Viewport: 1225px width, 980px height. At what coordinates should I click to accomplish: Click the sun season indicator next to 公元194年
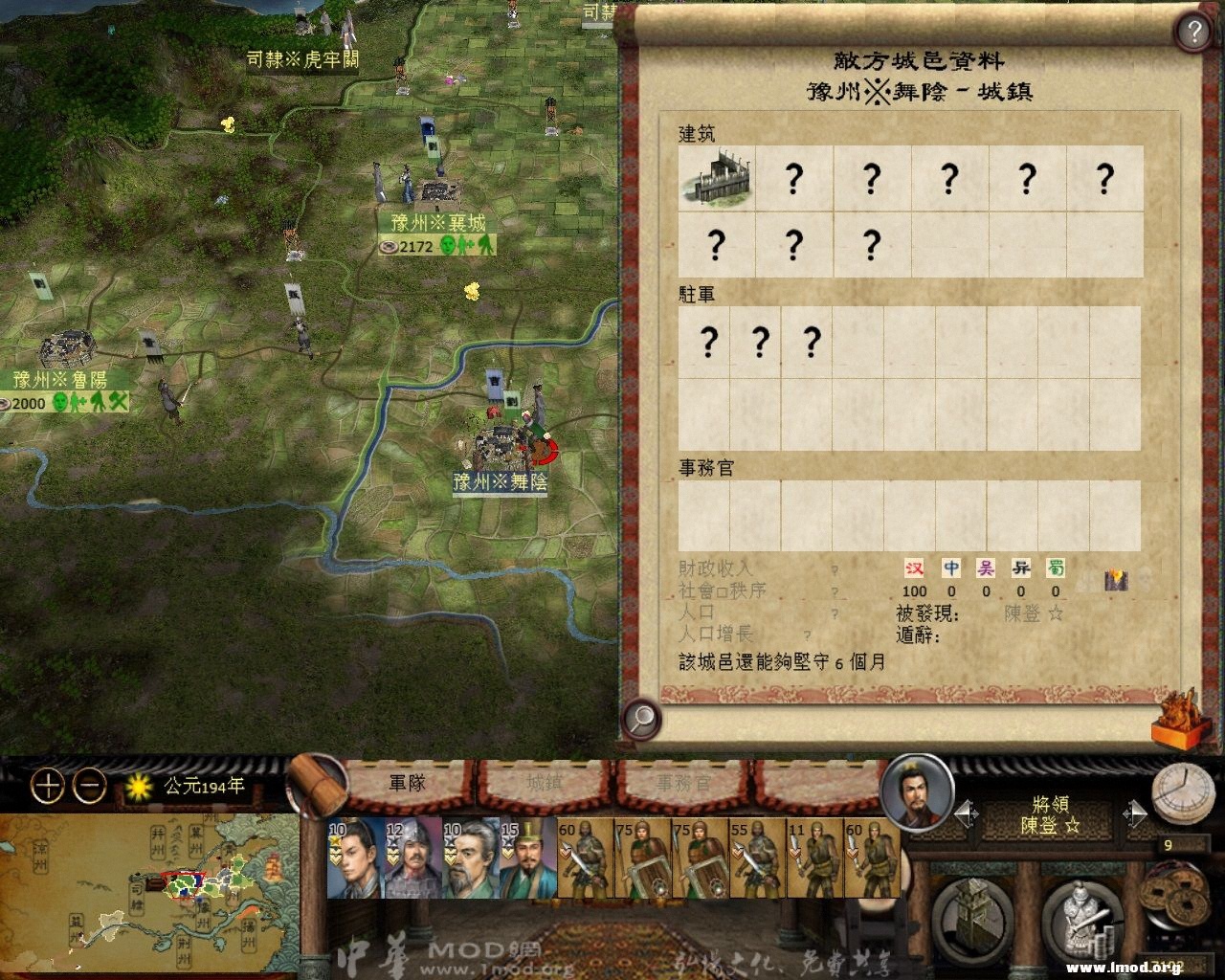(137, 788)
